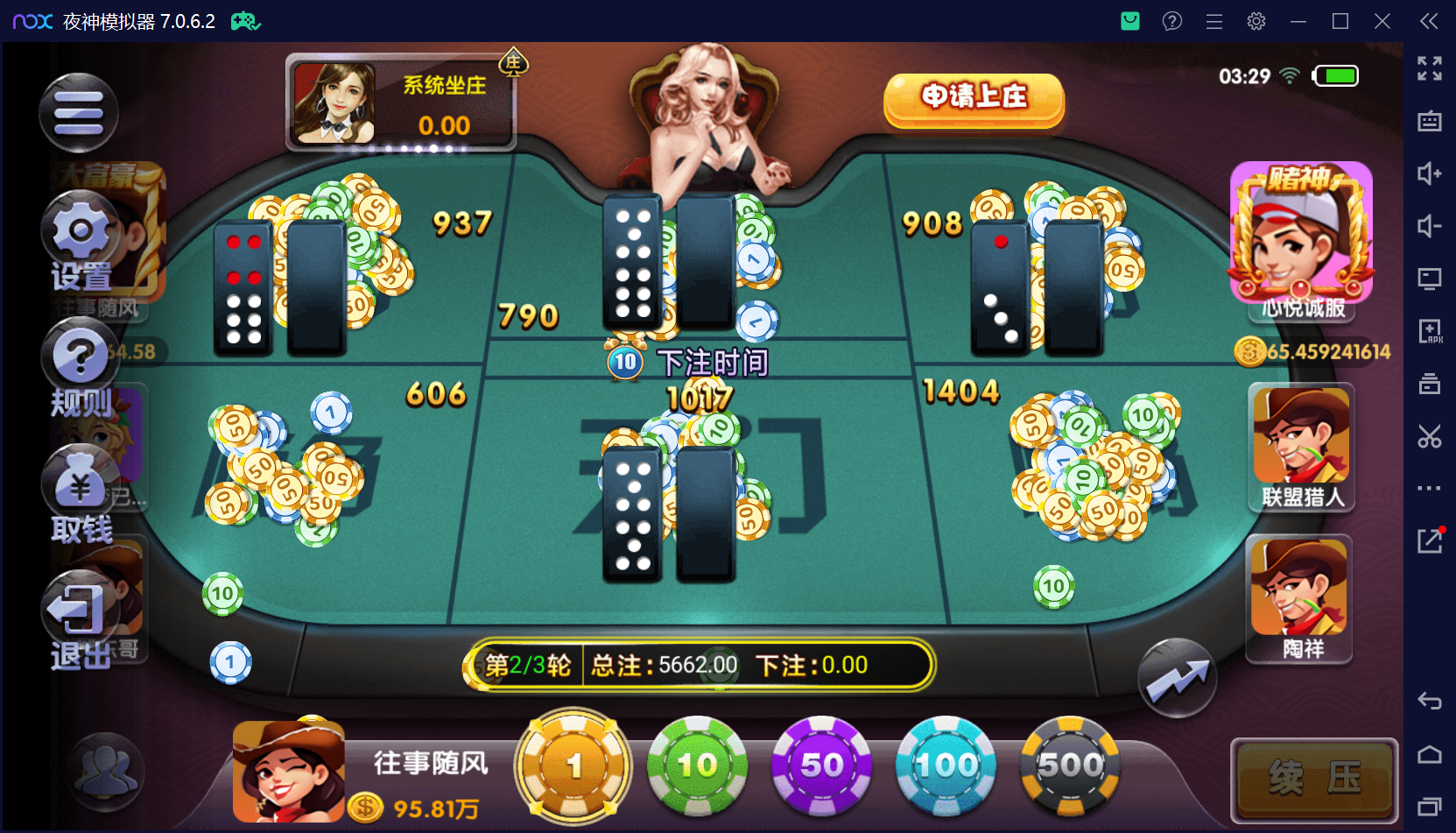Pick the black 500 betting chip
Image resolution: width=1456 pixels, height=833 pixels.
click(1070, 766)
